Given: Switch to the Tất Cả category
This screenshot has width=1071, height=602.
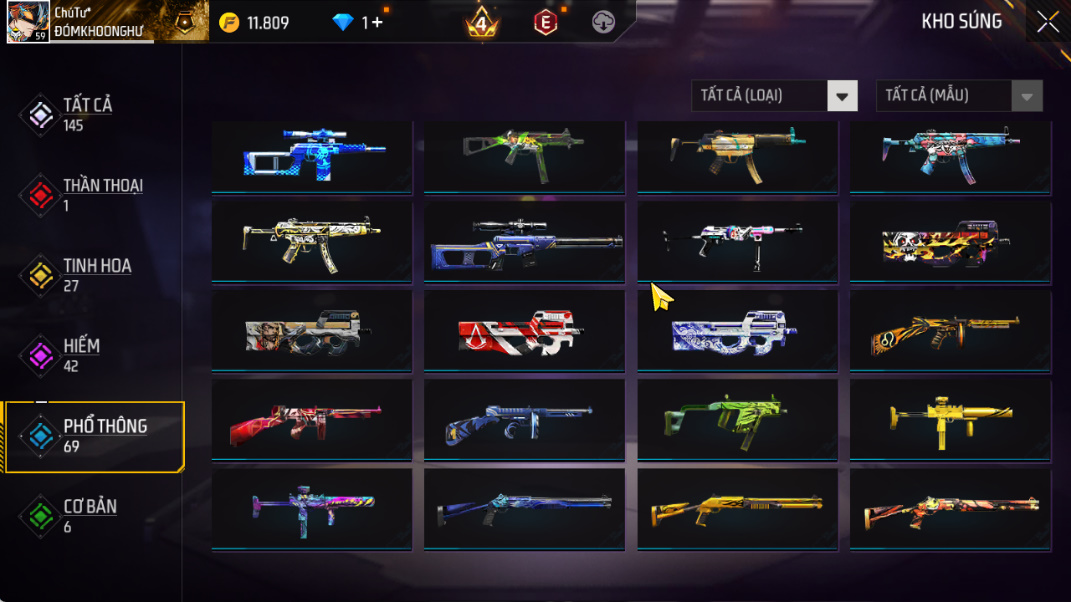Looking at the screenshot, I should click(88, 114).
